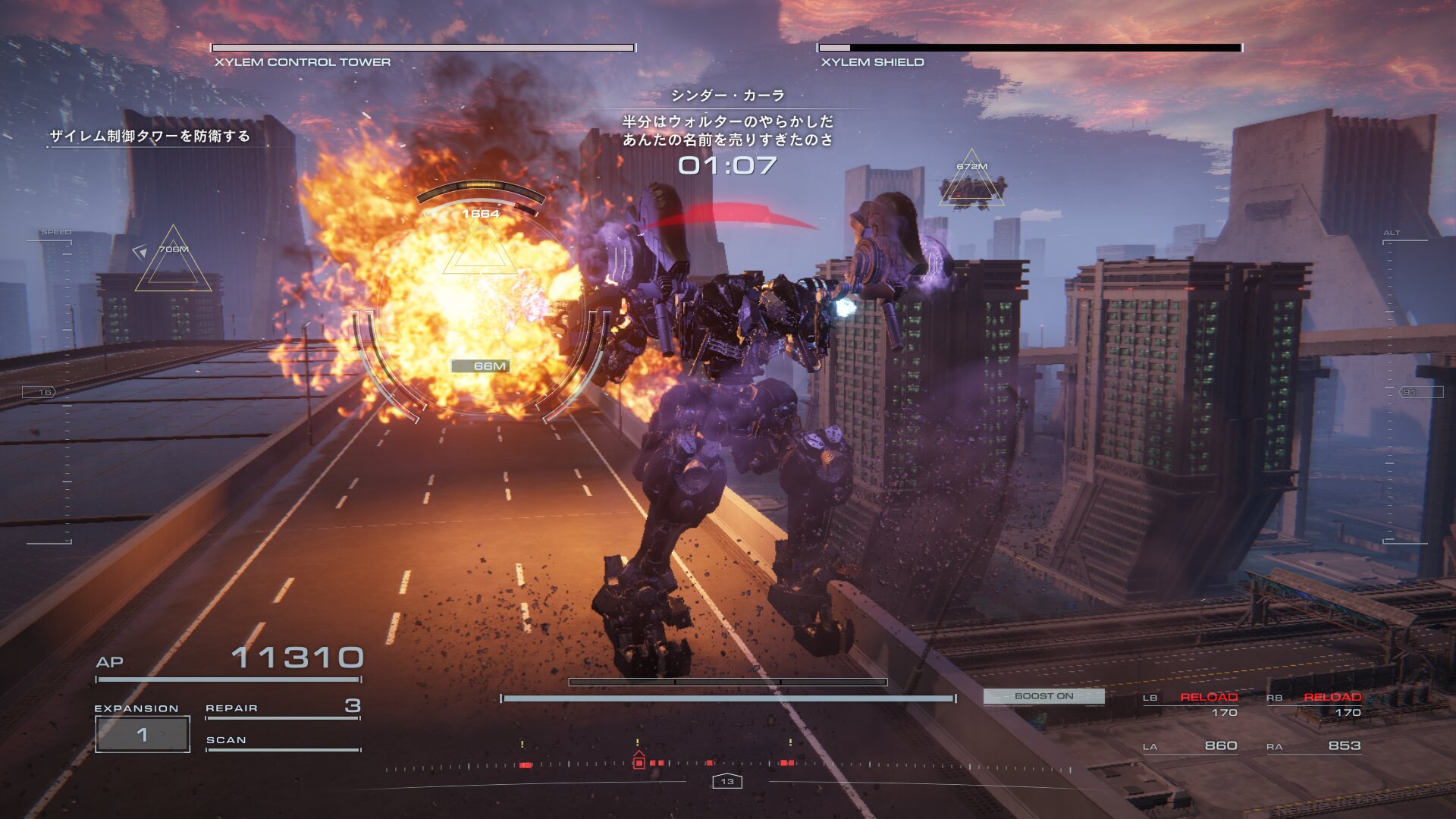The width and height of the screenshot is (1456, 819).
Task: Click the mission objective tracker text
Action: pyautogui.click(x=150, y=136)
